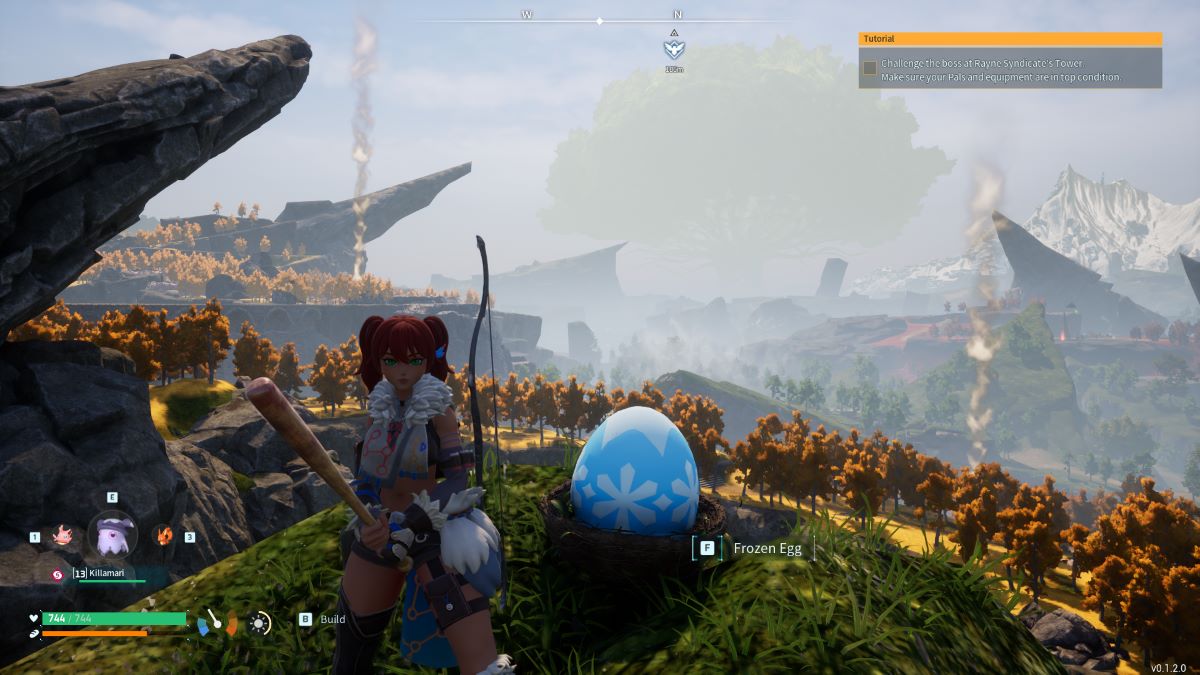
Task: Choose the pink pal in the party
Action: coord(62,536)
